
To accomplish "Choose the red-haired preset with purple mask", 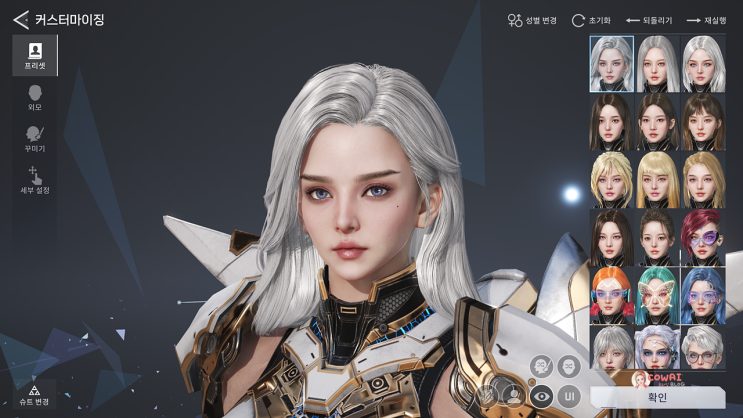I will 703,237.
